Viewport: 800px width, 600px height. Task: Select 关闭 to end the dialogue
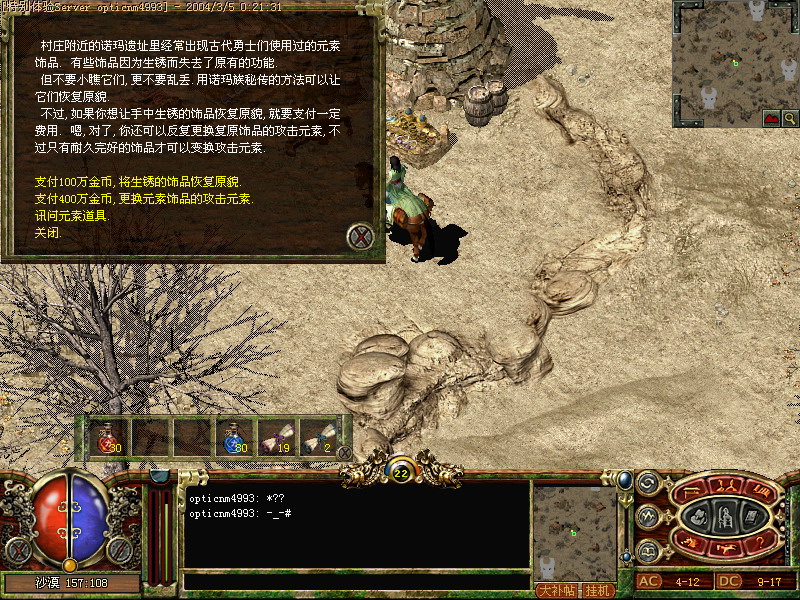click(x=47, y=231)
